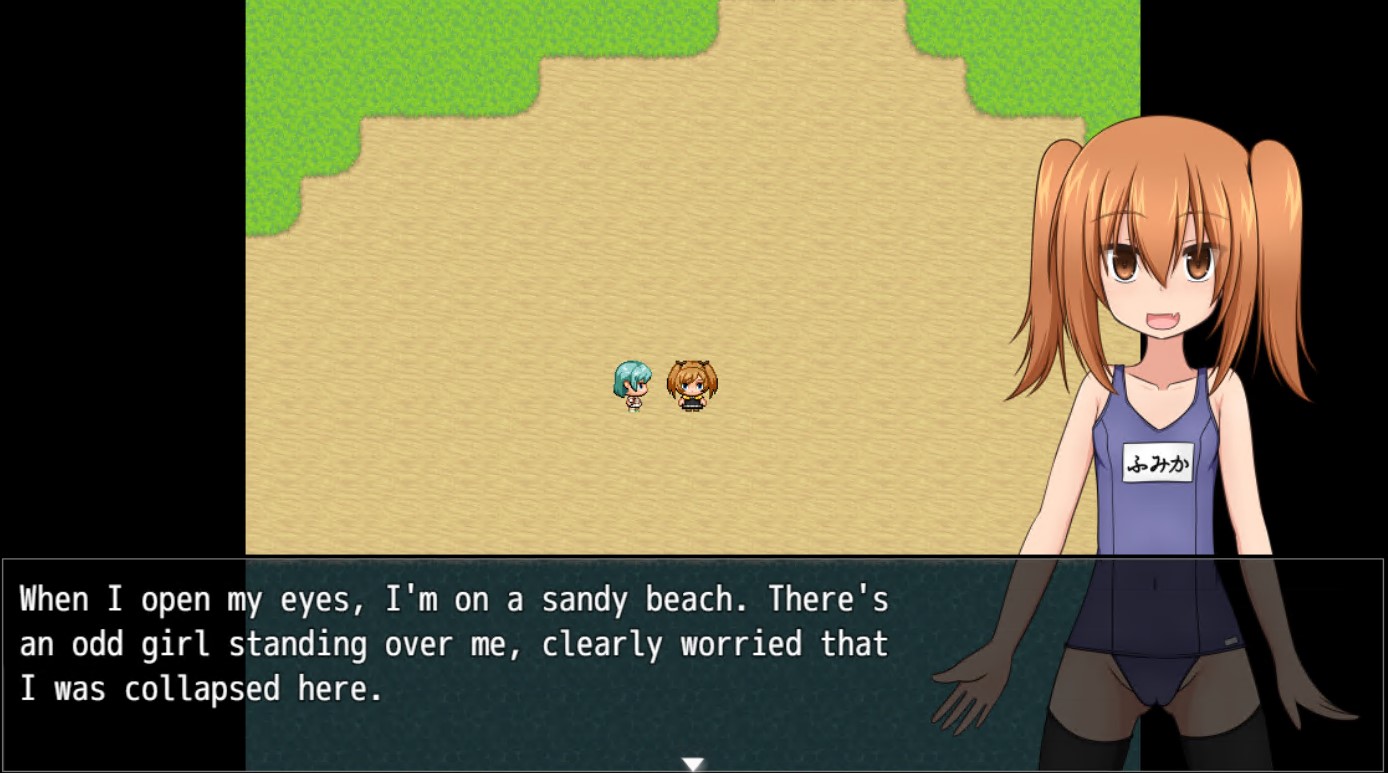Image resolution: width=1388 pixels, height=773 pixels.
Task: Click the down-arrow continue indicator
Action: click(694, 761)
